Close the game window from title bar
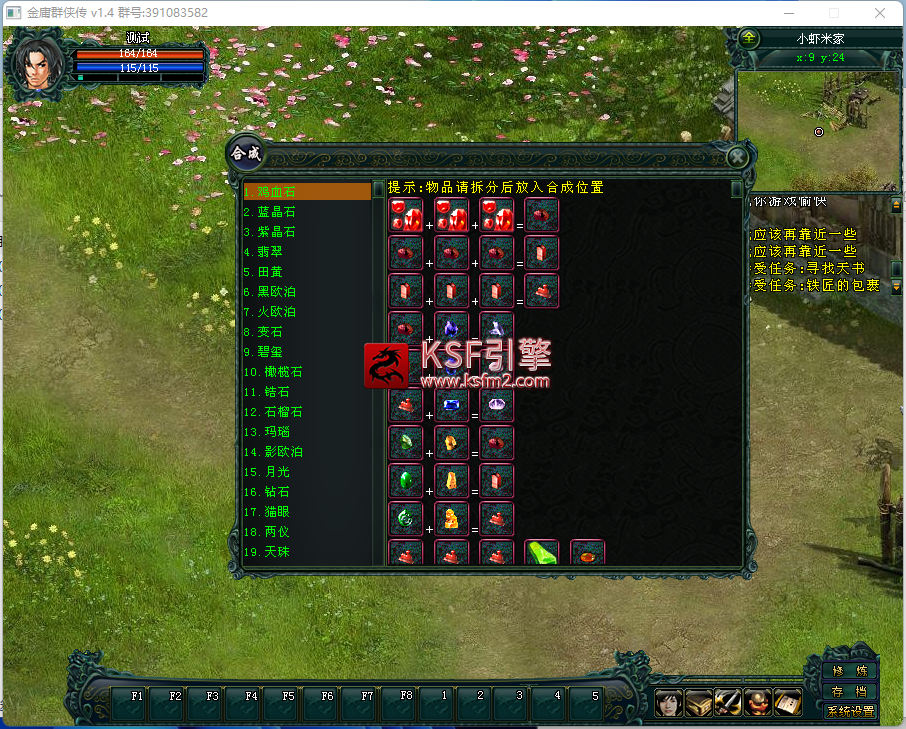 click(879, 13)
